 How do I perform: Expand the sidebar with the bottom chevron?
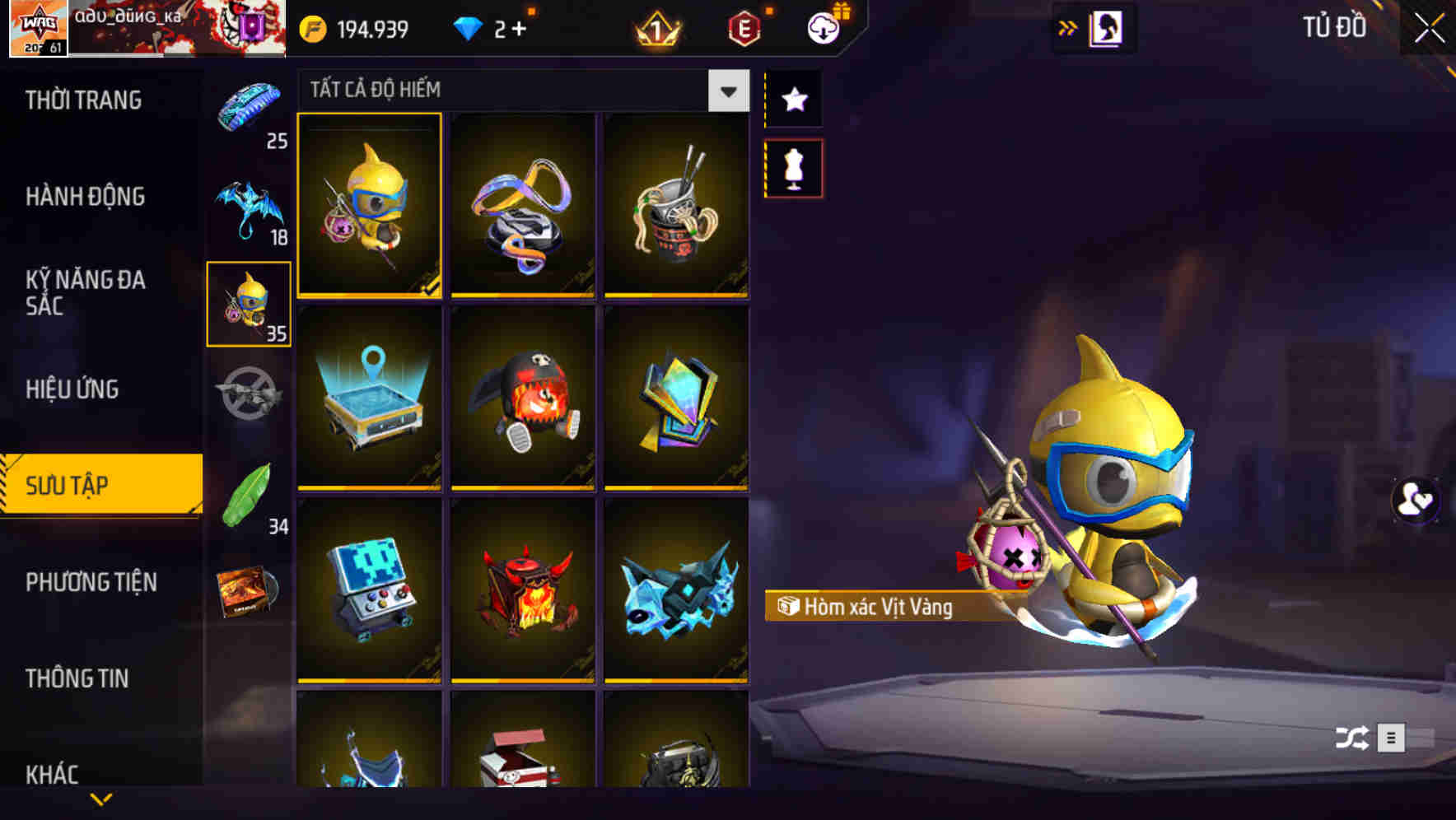click(x=101, y=799)
